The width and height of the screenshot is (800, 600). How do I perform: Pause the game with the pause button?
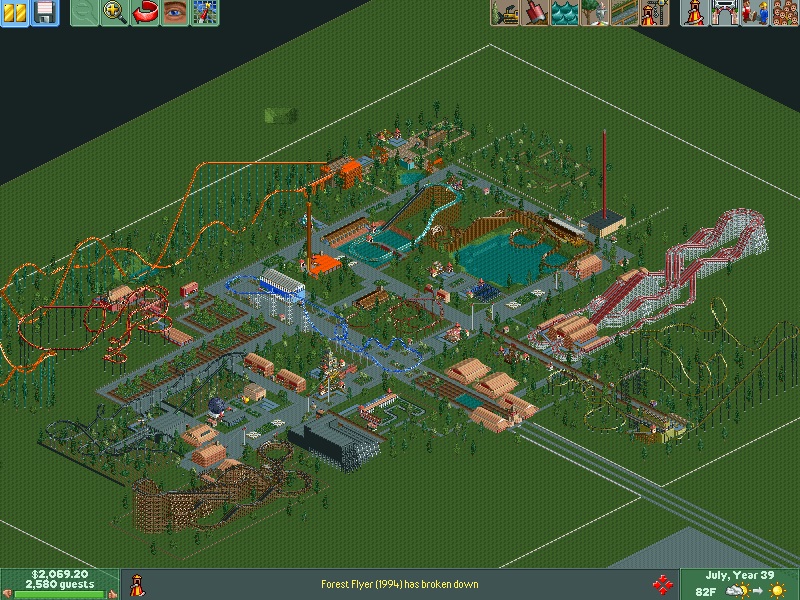15,13
